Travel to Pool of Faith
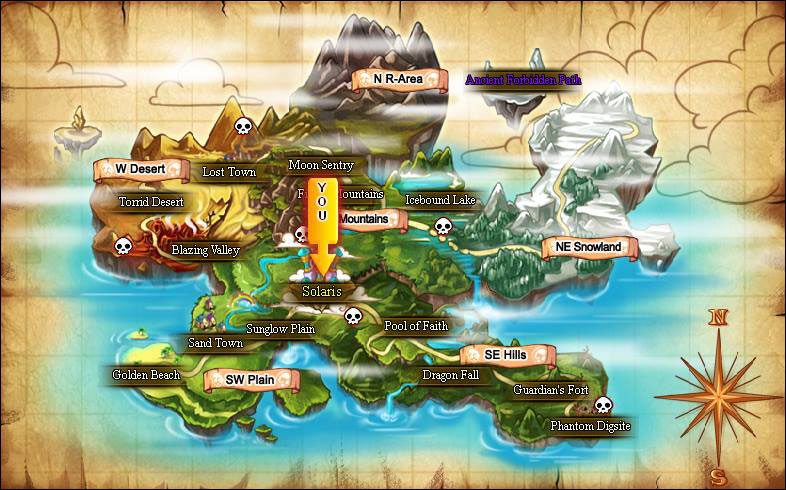This screenshot has width=786, height=490. [x=416, y=326]
